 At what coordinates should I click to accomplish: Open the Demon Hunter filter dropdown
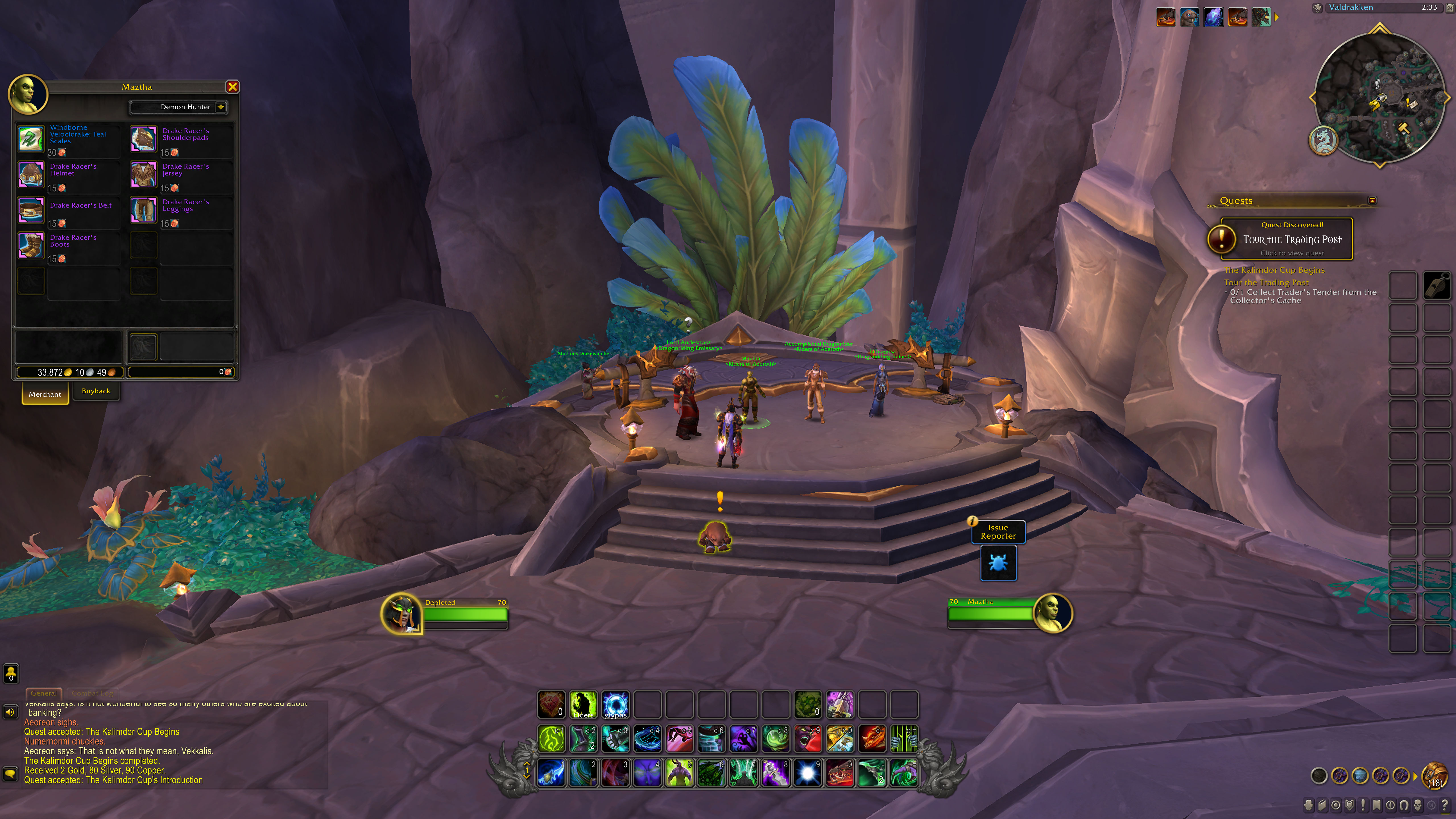pos(221,107)
